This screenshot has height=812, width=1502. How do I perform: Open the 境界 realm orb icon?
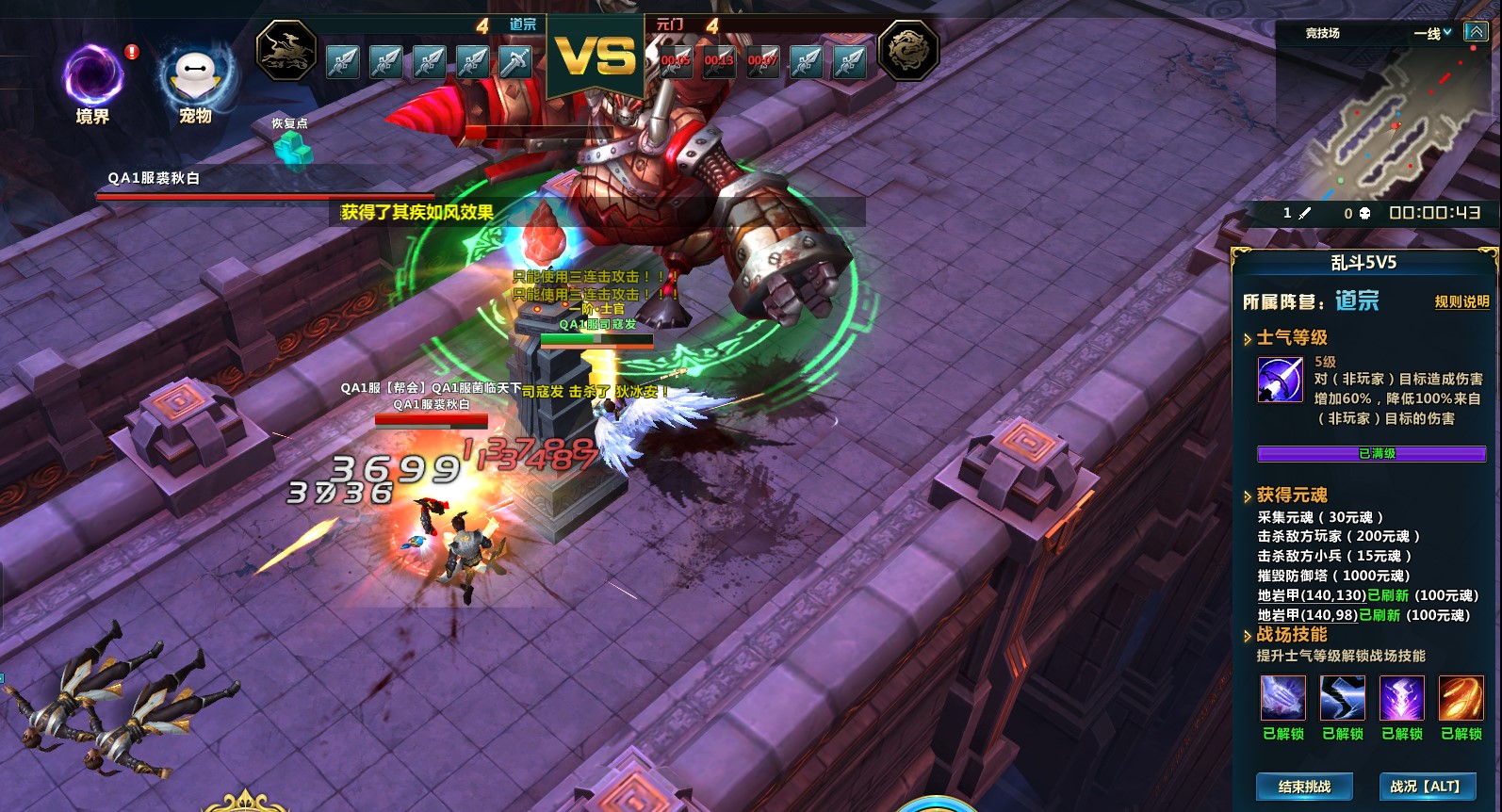92,78
